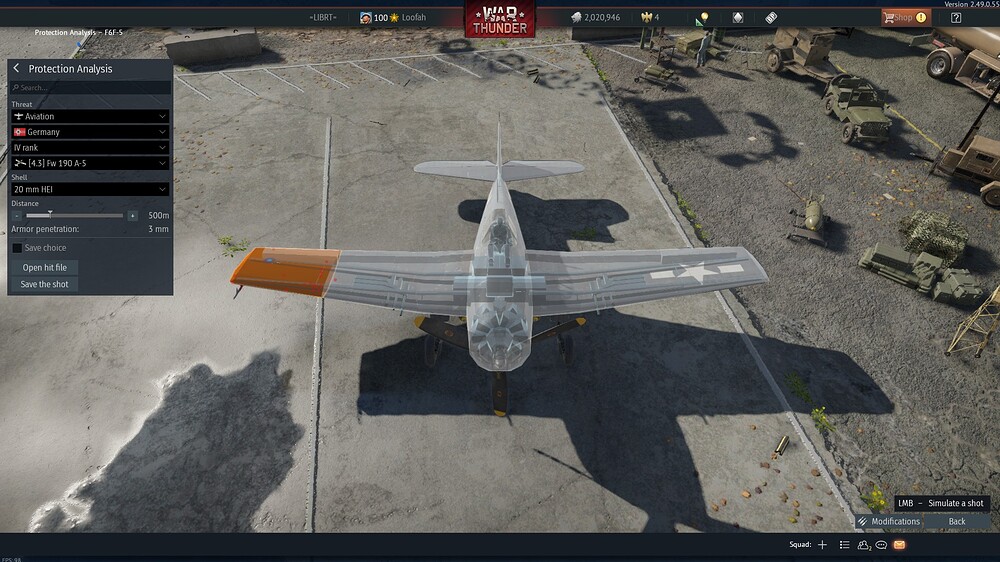Open the Germany nation dropdown

point(90,132)
